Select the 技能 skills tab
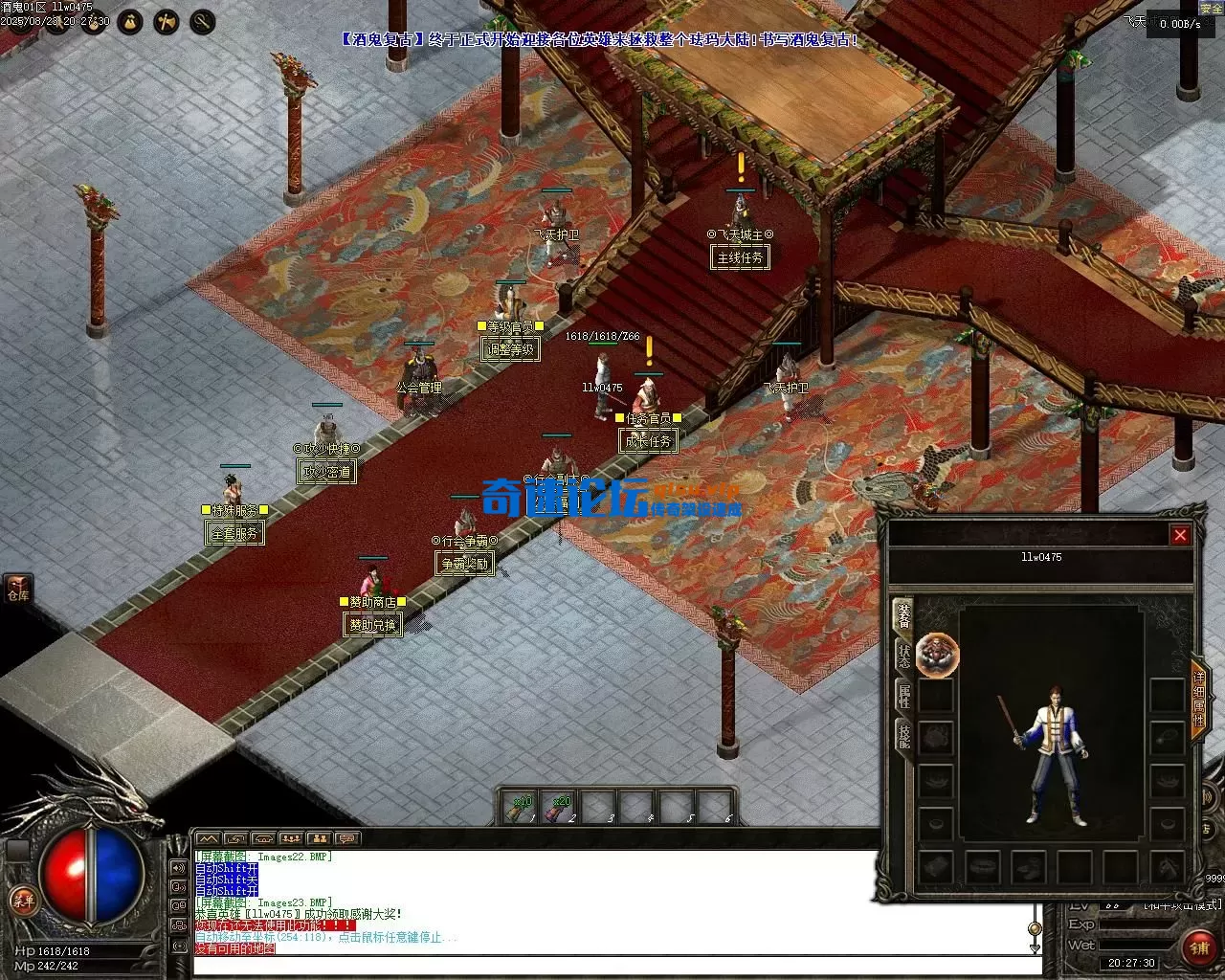Viewport: 1225px width, 980px height. pyautogui.click(x=903, y=735)
